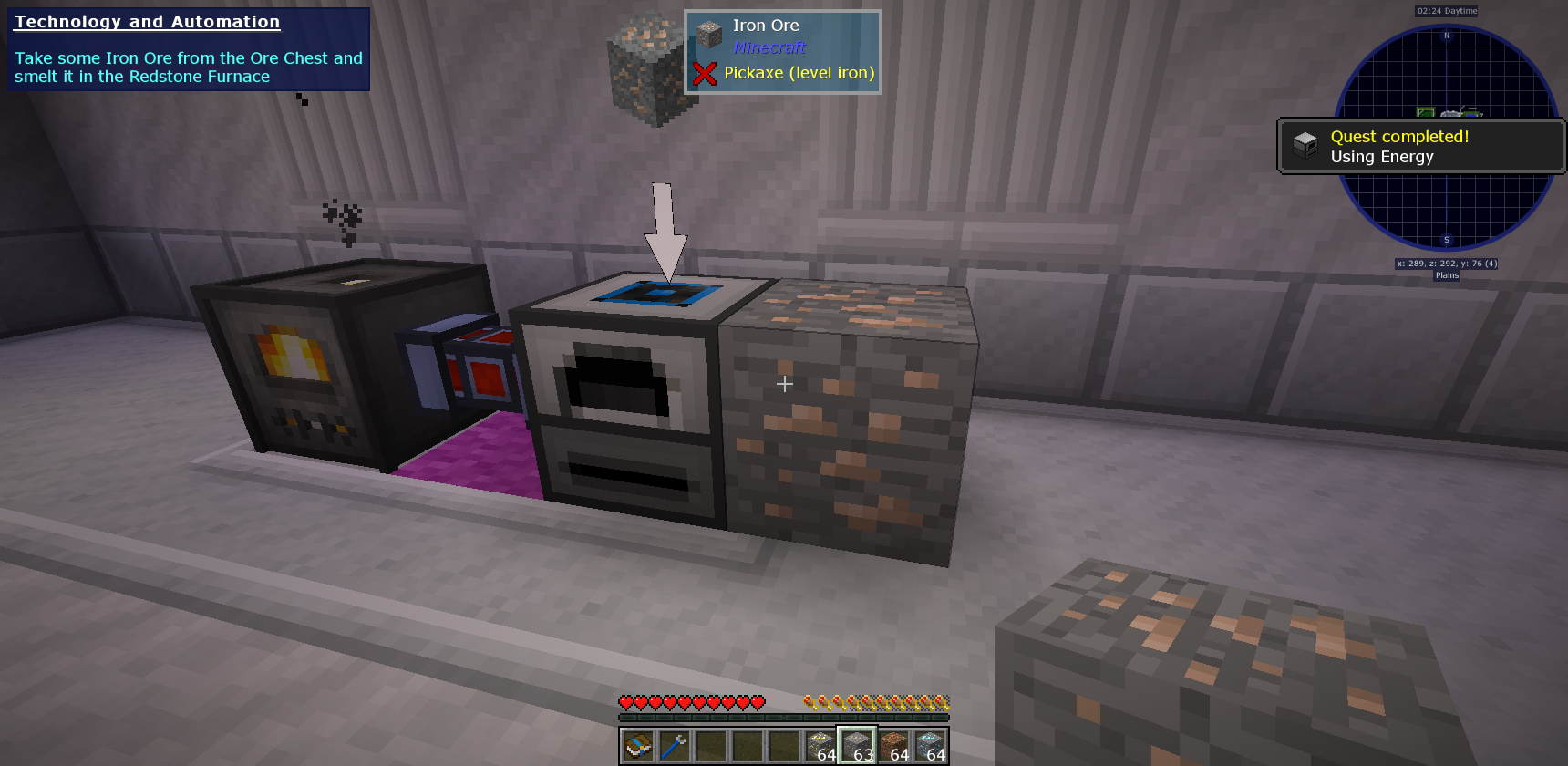Pick the copper ore stack in hotbar

coord(893,747)
